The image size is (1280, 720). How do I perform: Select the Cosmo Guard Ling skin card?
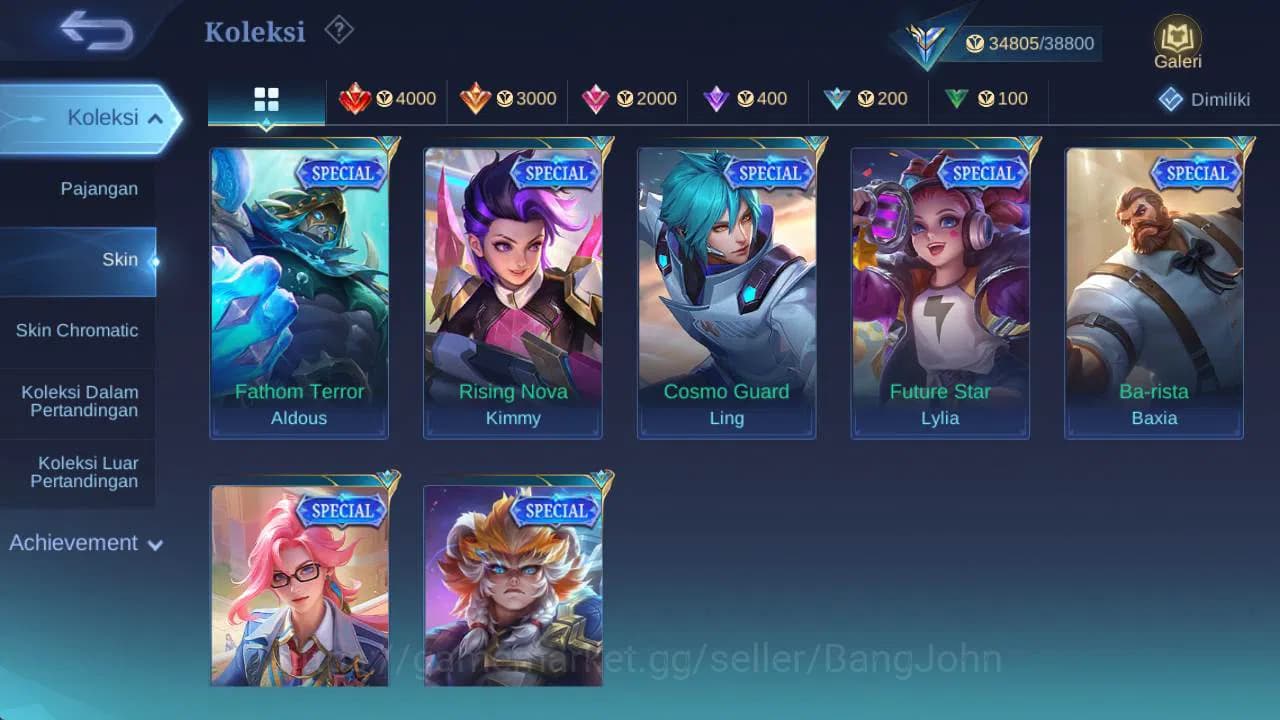(x=726, y=290)
